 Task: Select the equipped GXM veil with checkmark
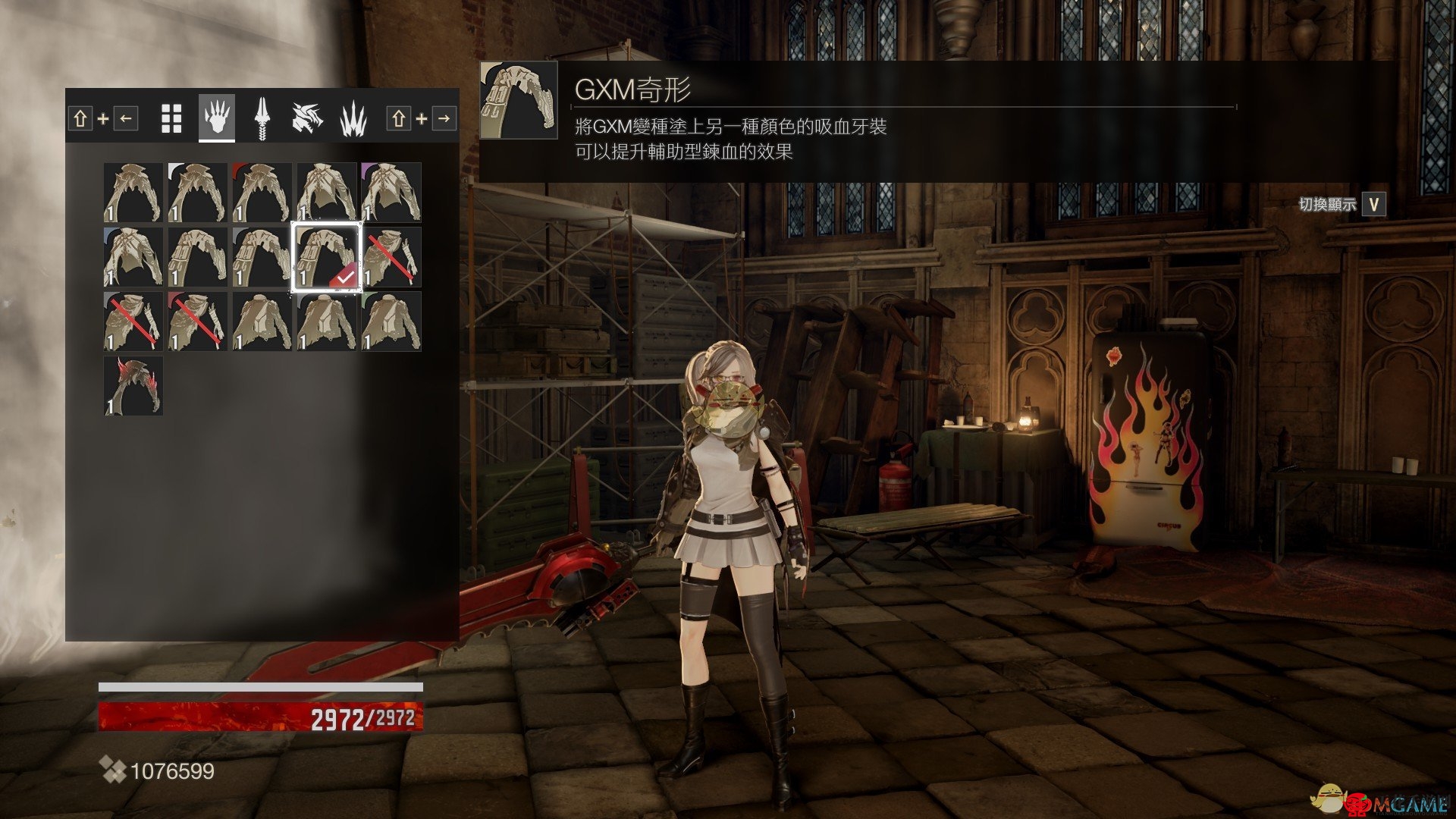[327, 257]
